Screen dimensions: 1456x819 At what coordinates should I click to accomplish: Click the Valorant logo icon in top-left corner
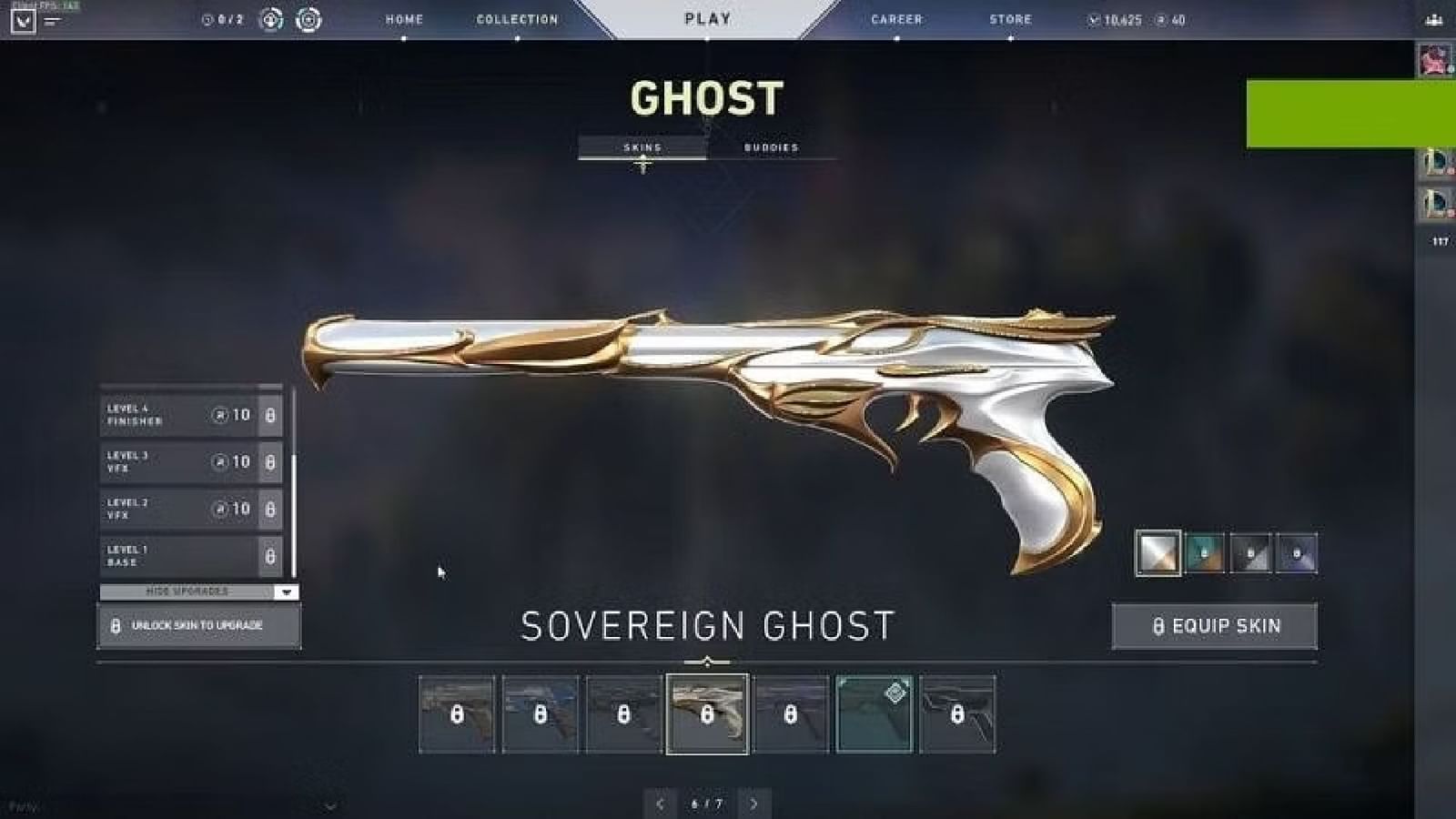point(23,20)
